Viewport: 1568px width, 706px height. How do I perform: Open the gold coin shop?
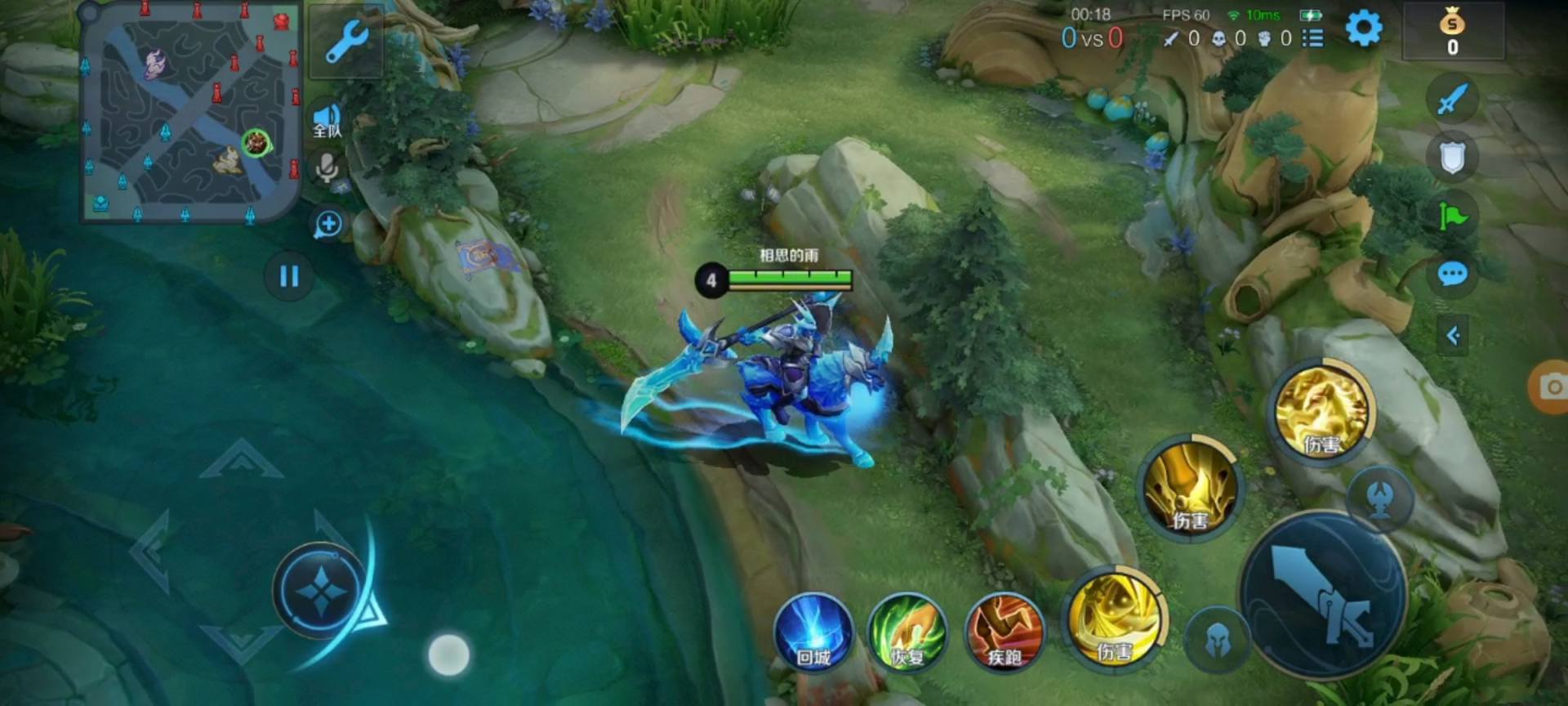coord(1452,33)
